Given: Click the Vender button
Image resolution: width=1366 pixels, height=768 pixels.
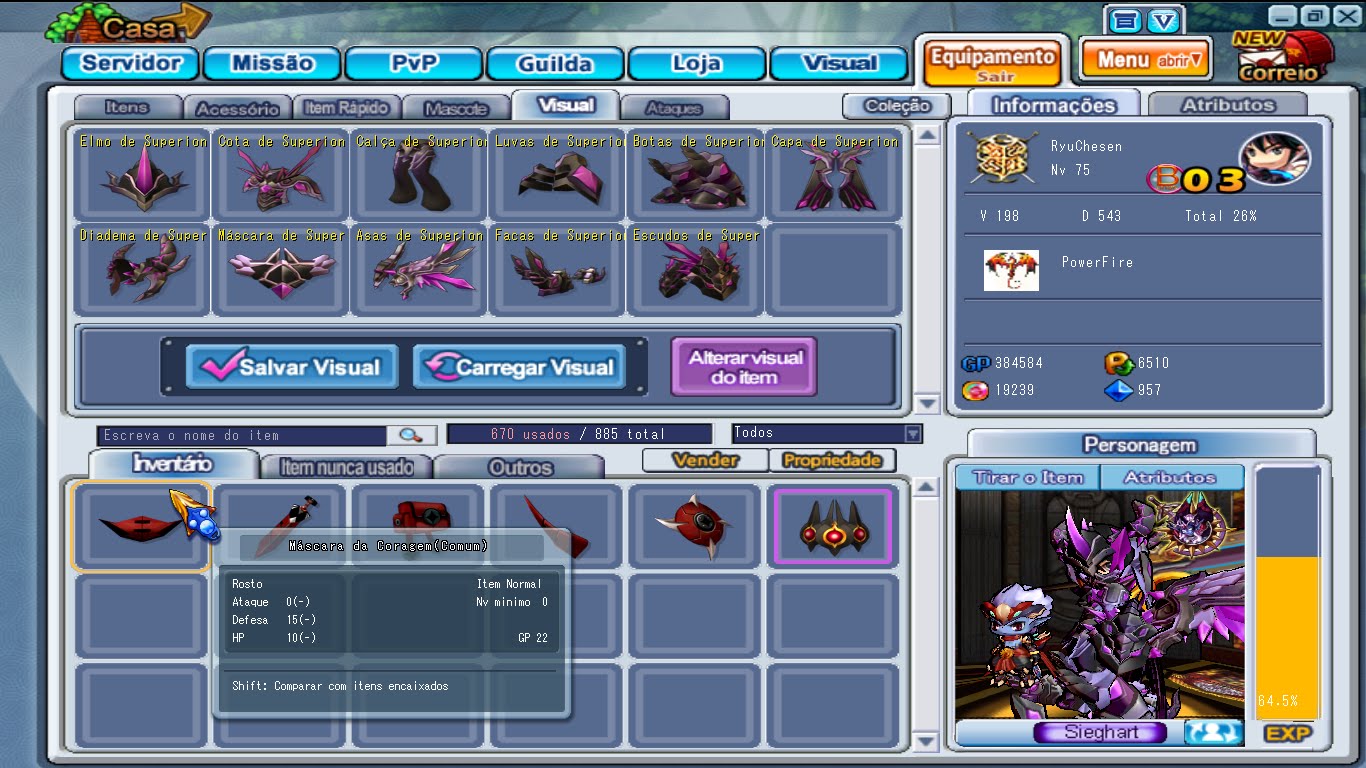Looking at the screenshot, I should click(x=704, y=461).
